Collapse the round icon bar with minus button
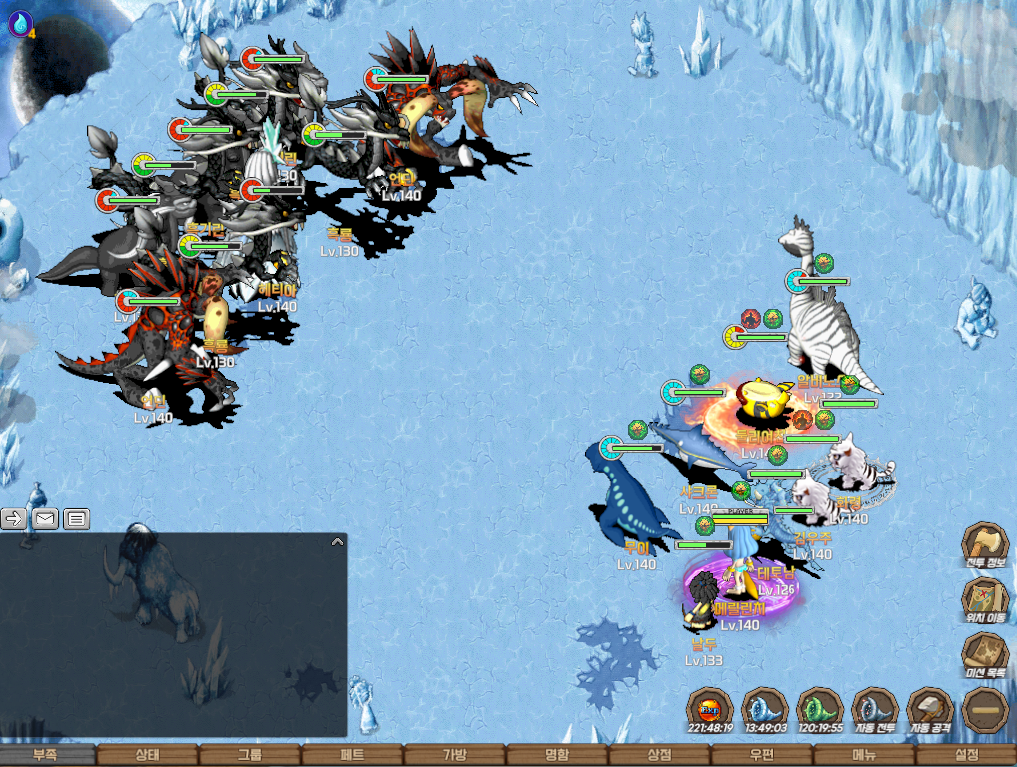This screenshot has width=1017, height=767. pos(985,710)
